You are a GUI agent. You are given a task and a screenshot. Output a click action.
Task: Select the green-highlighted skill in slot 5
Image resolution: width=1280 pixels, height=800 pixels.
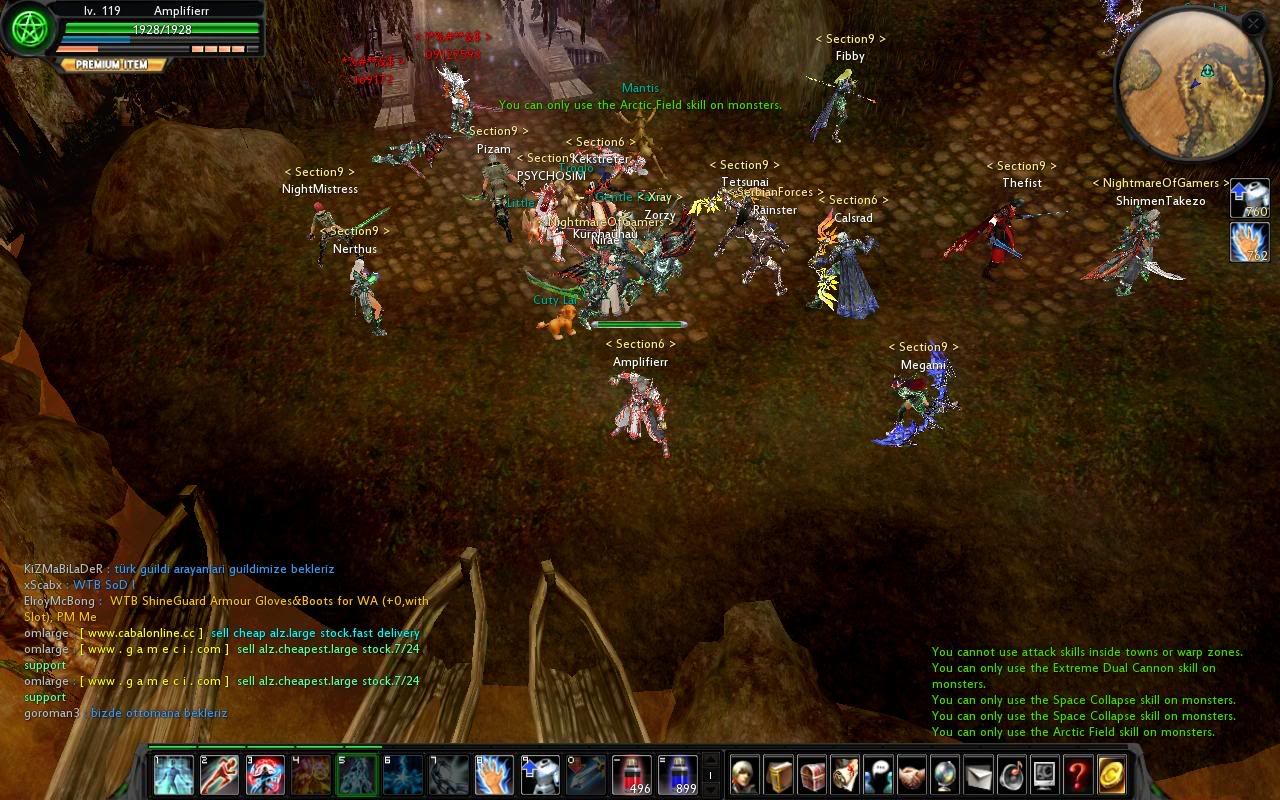pos(357,775)
